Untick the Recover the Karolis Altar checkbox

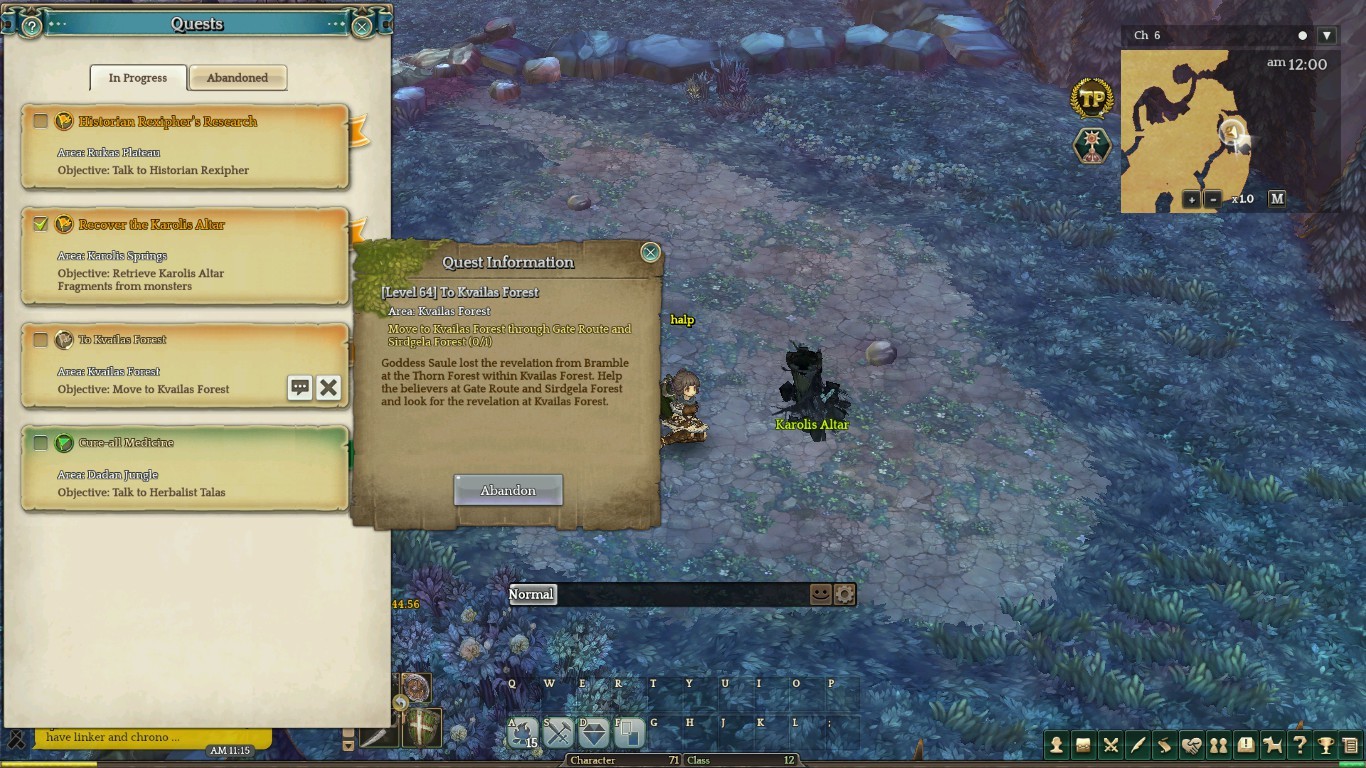click(40, 224)
